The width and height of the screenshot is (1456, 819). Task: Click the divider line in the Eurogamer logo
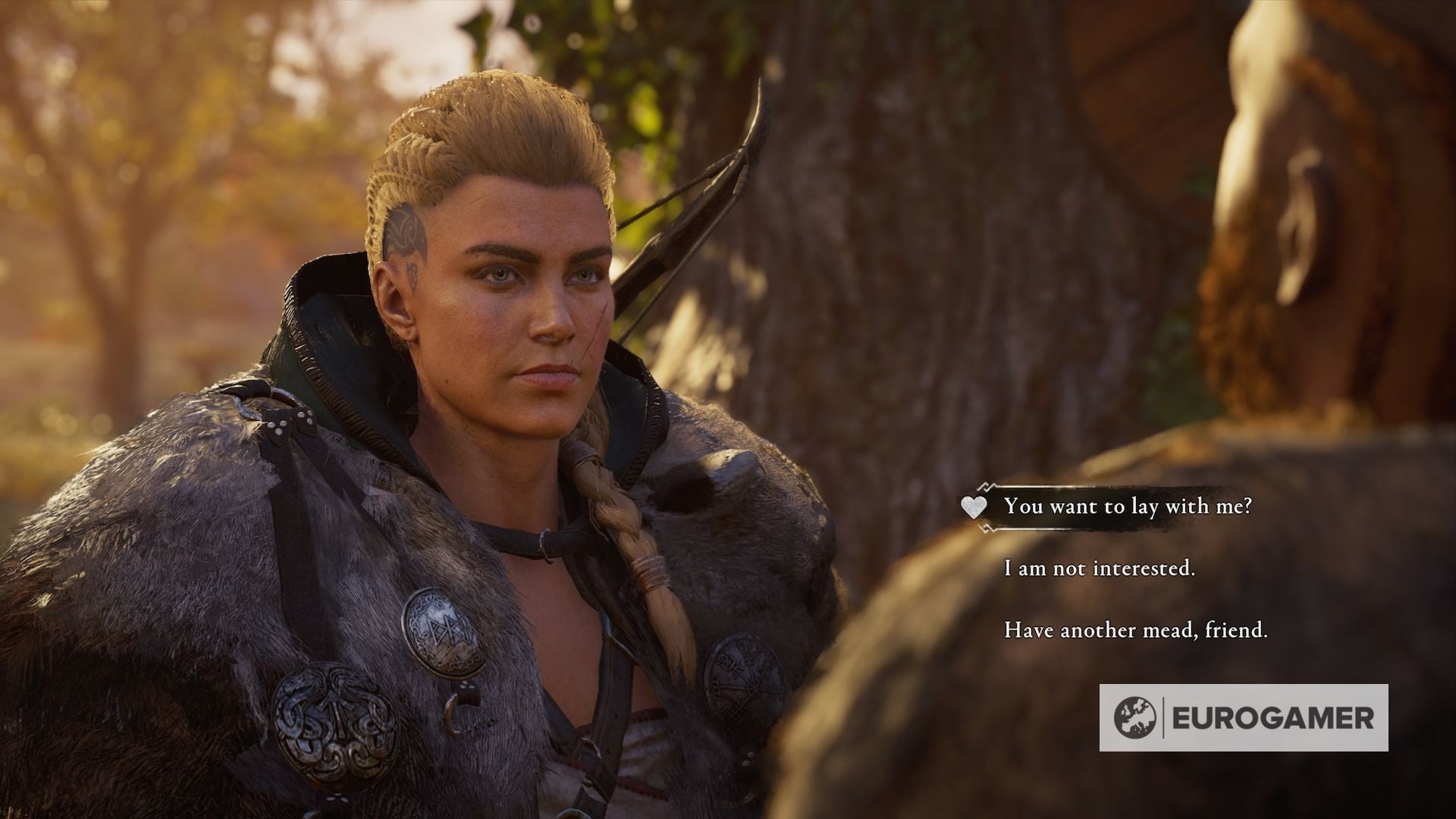click(x=1163, y=717)
